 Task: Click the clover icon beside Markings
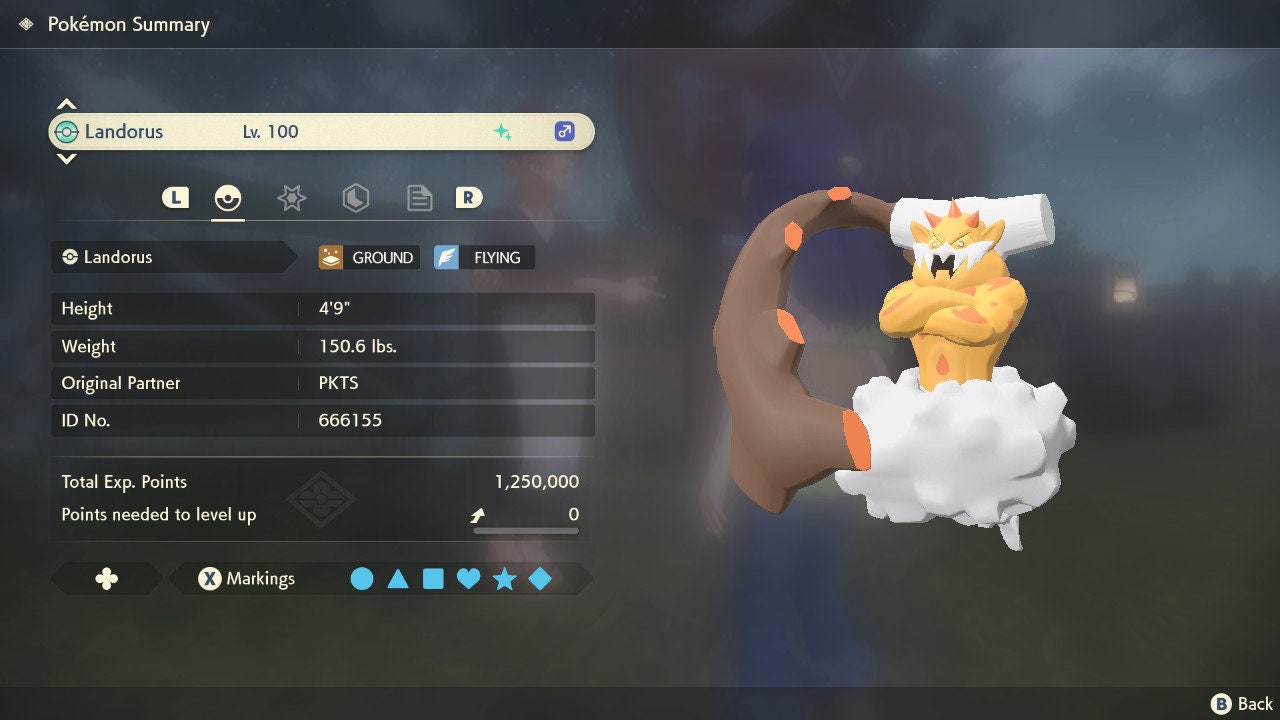pyautogui.click(x=106, y=579)
